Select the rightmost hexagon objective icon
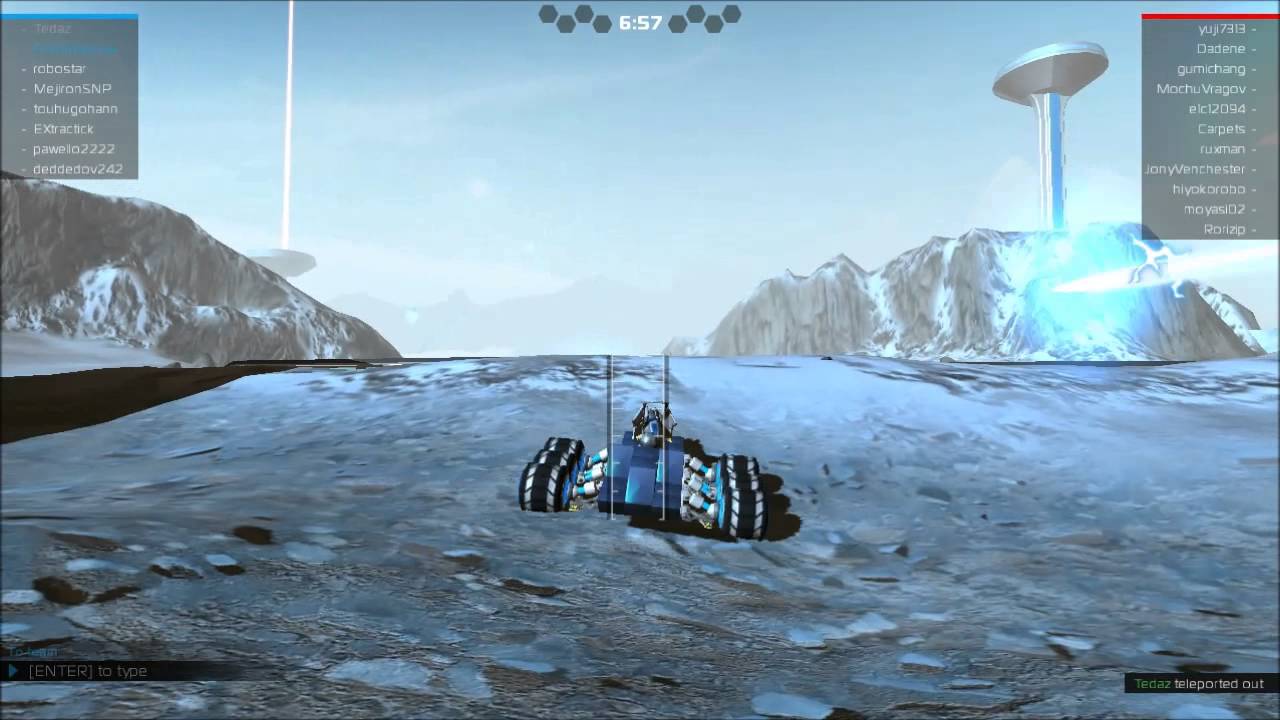Image resolution: width=1280 pixels, height=720 pixels. coord(732,14)
